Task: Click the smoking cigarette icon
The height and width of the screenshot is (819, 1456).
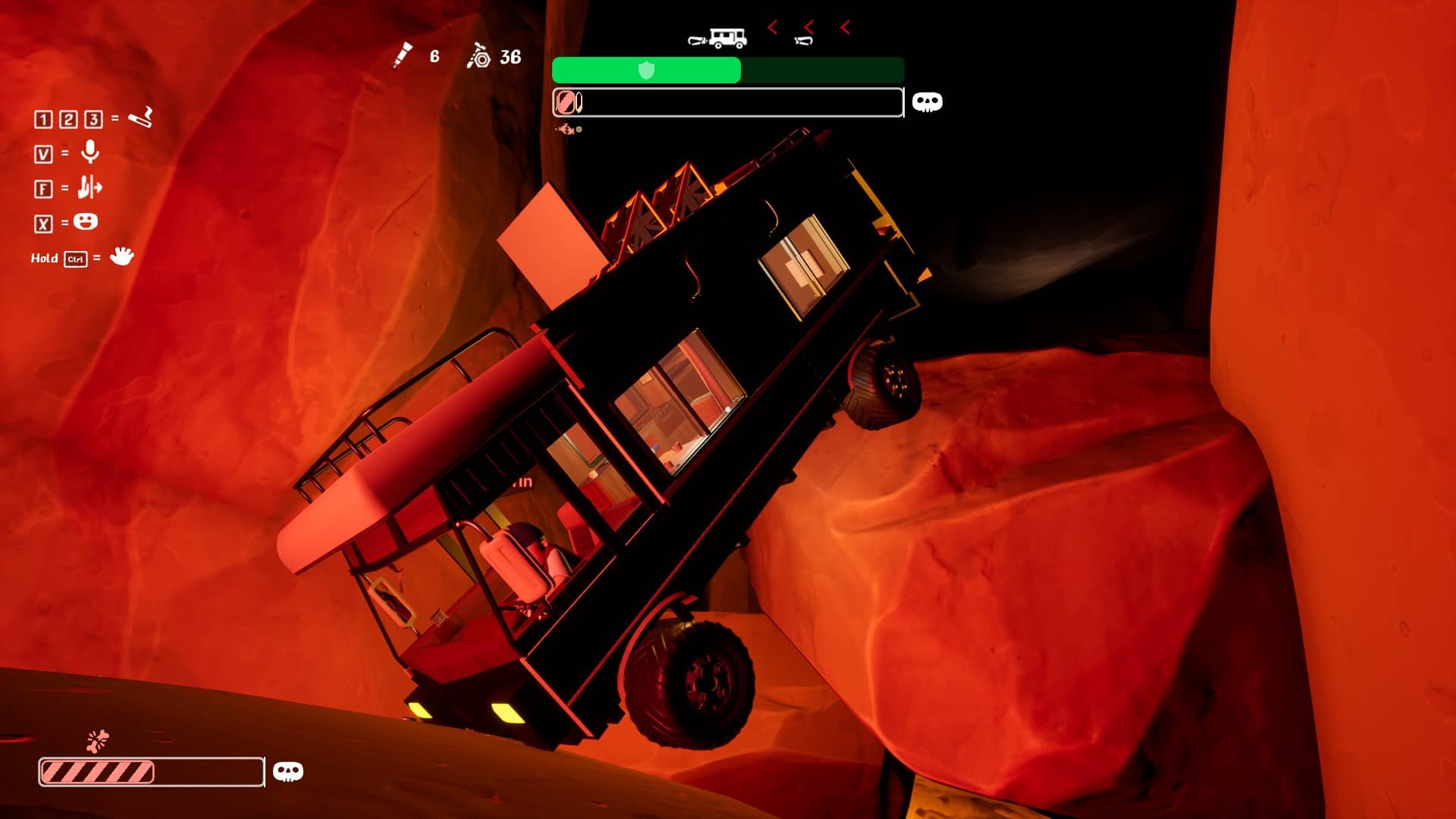Action: click(x=140, y=118)
